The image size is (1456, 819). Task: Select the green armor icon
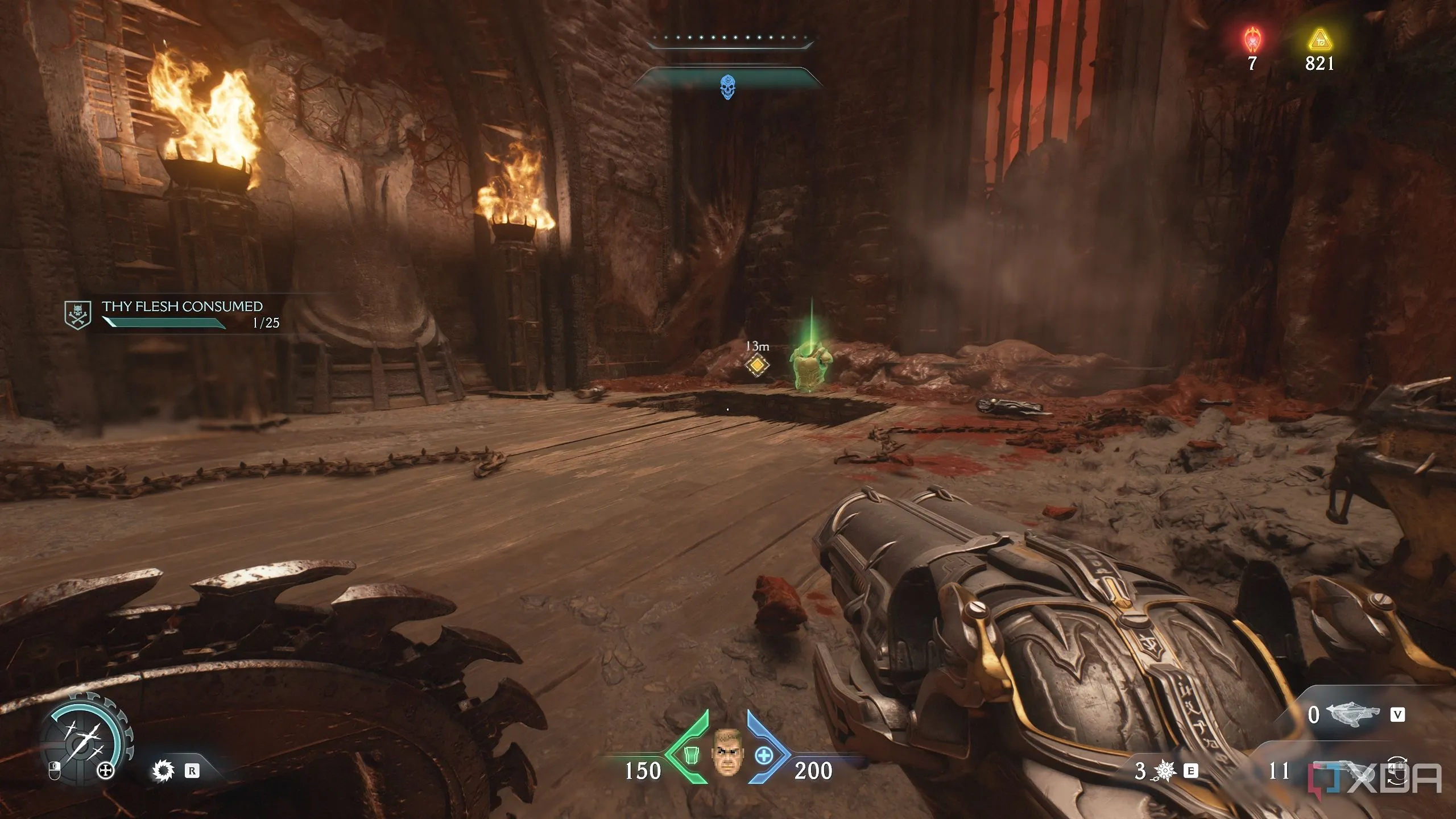(691, 755)
